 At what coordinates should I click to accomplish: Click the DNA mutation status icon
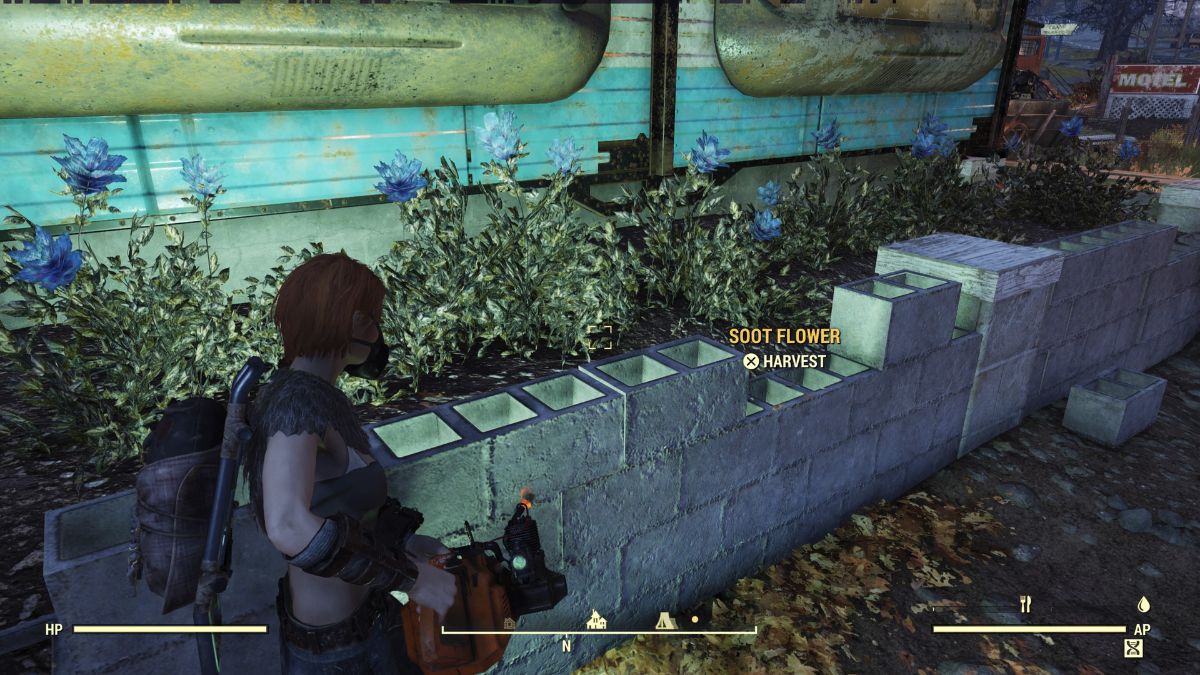pos(1133,648)
